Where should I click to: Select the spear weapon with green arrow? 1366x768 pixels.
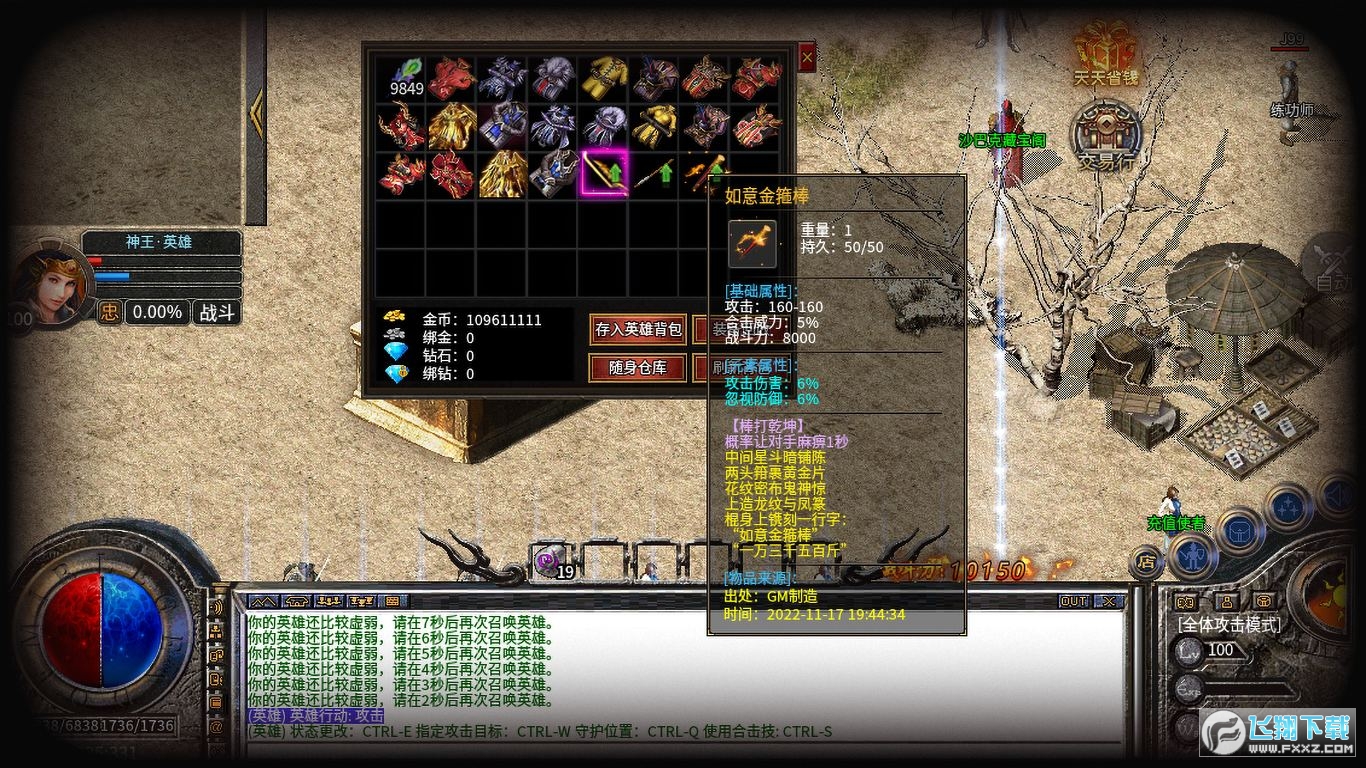[654, 173]
